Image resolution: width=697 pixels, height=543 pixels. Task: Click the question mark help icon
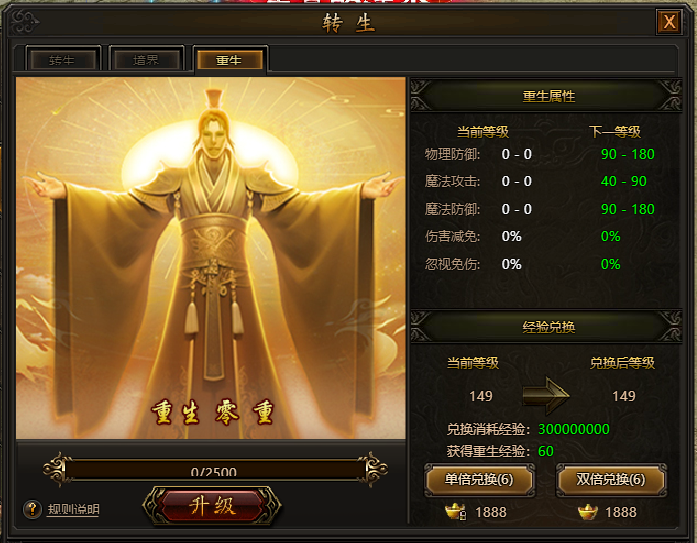click(32, 509)
